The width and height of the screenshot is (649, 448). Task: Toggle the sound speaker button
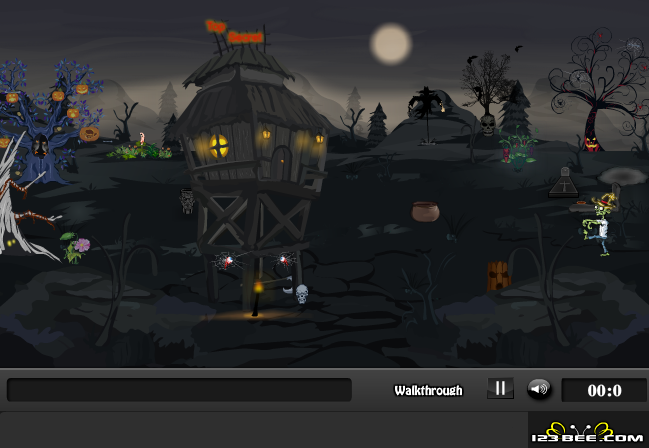pyautogui.click(x=539, y=389)
